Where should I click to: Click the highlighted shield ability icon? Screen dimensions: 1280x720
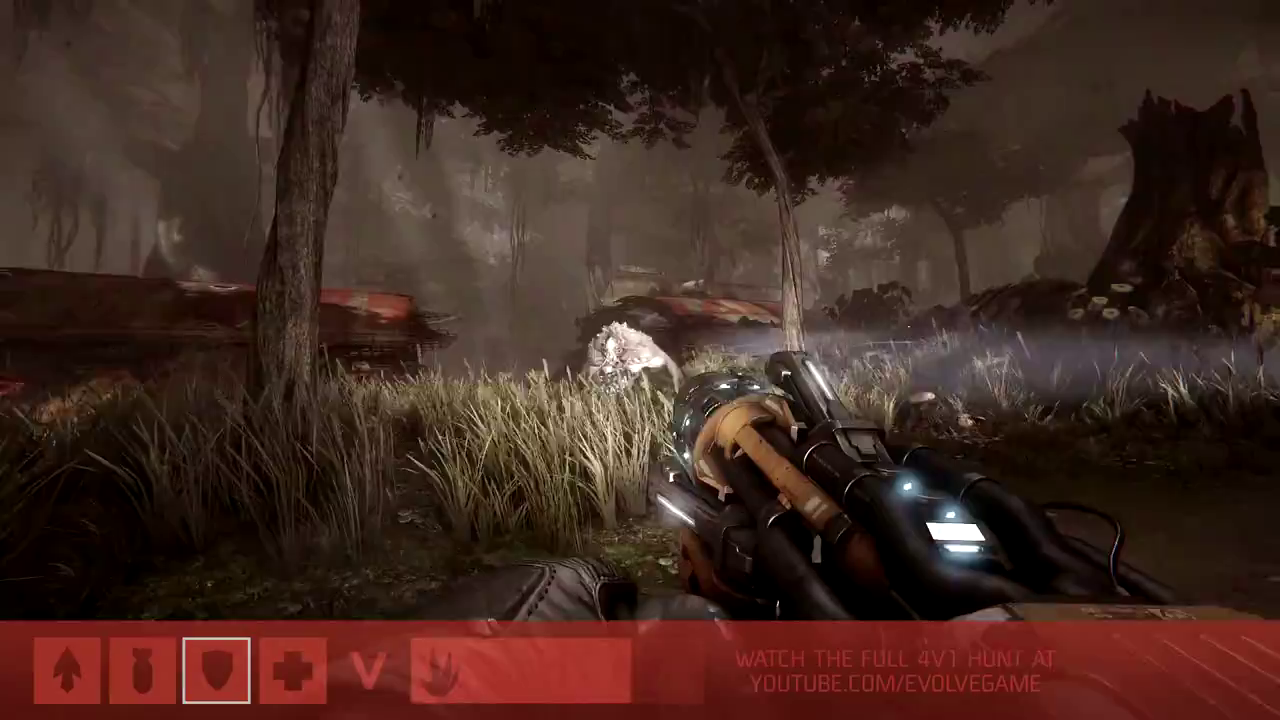pos(216,669)
